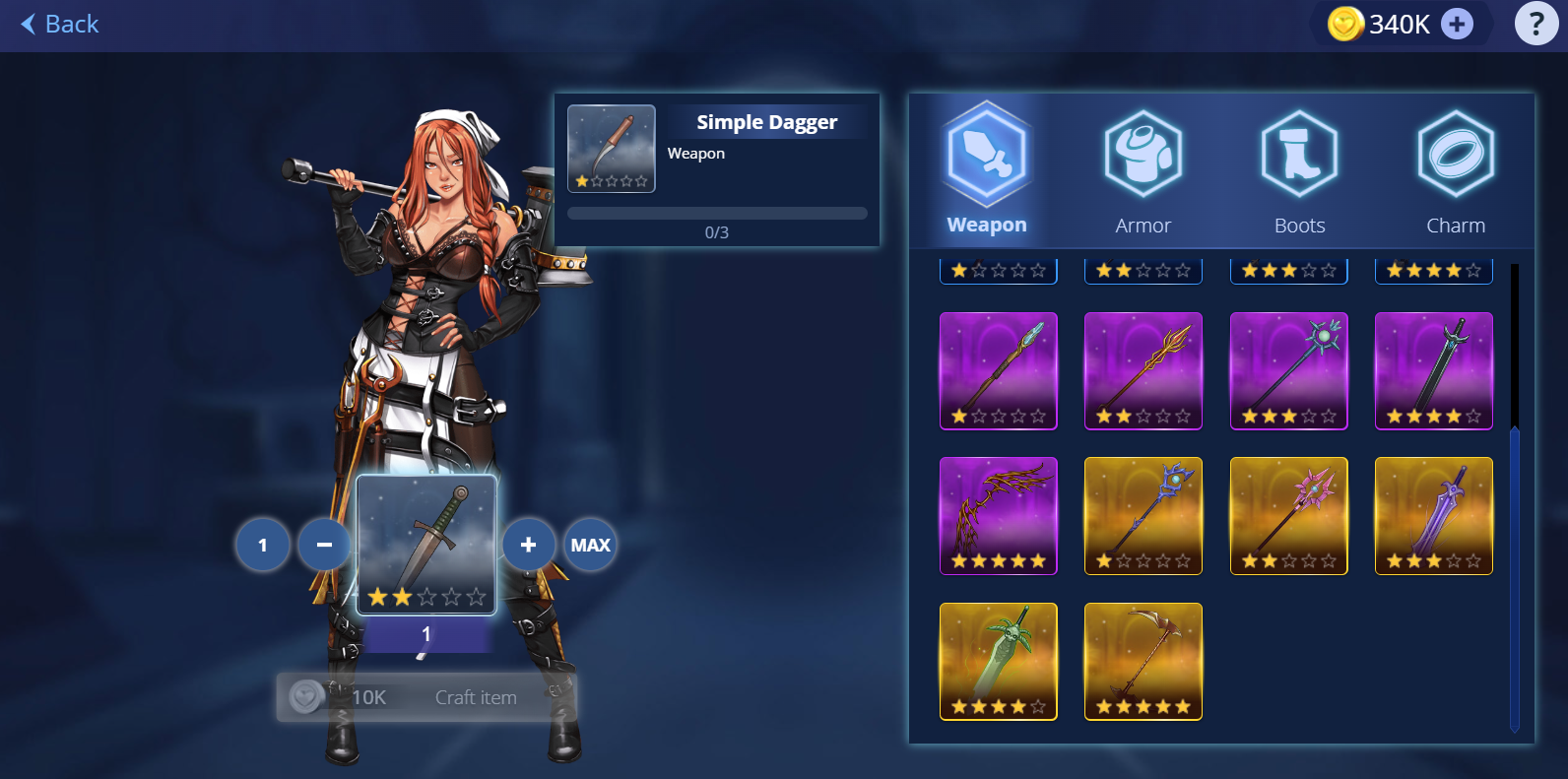The image size is (1568, 779).
Task: Click the Simple Dagger progress bar
Action: click(x=716, y=213)
